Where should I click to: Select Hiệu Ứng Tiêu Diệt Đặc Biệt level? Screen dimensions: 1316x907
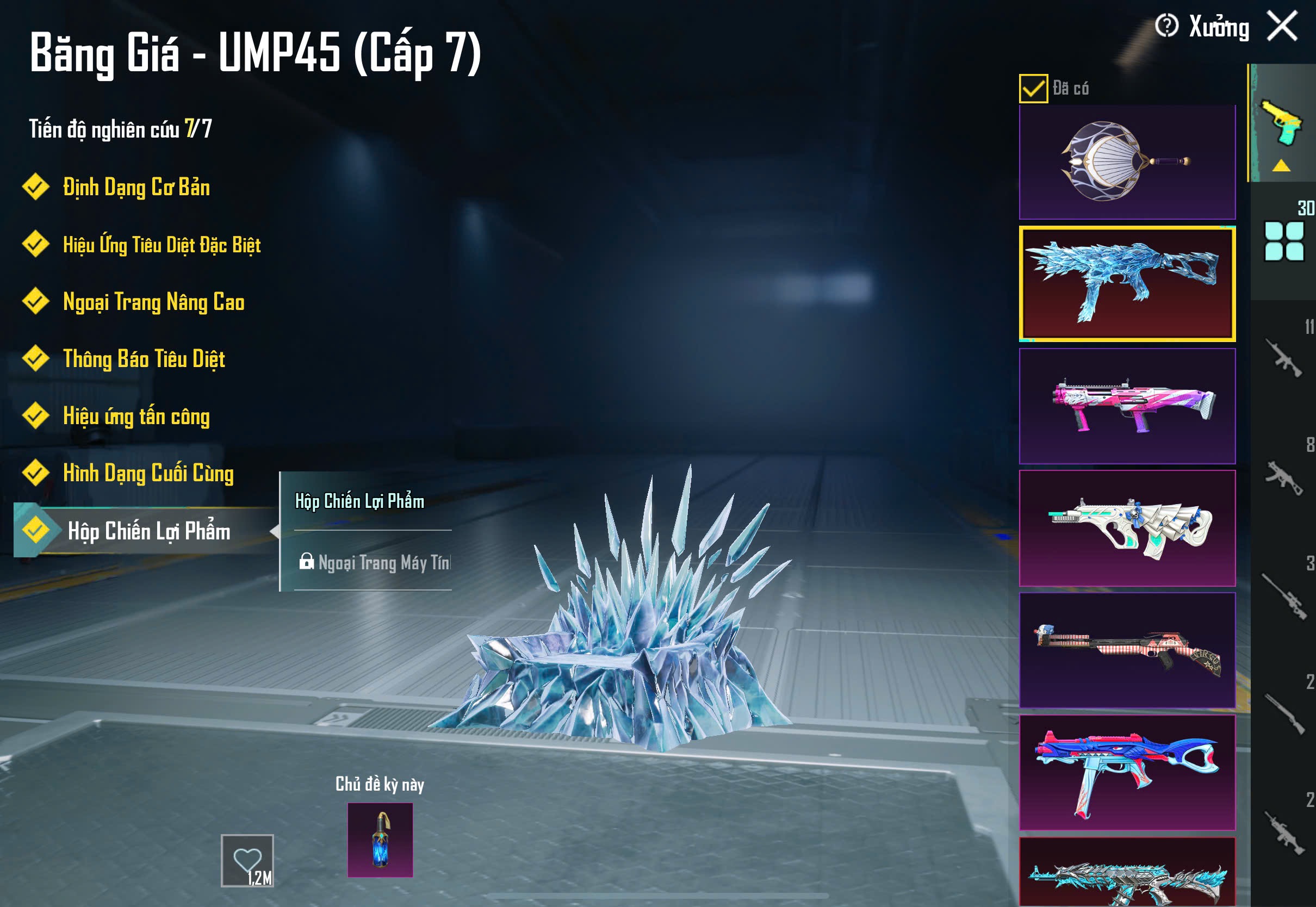[x=162, y=245]
